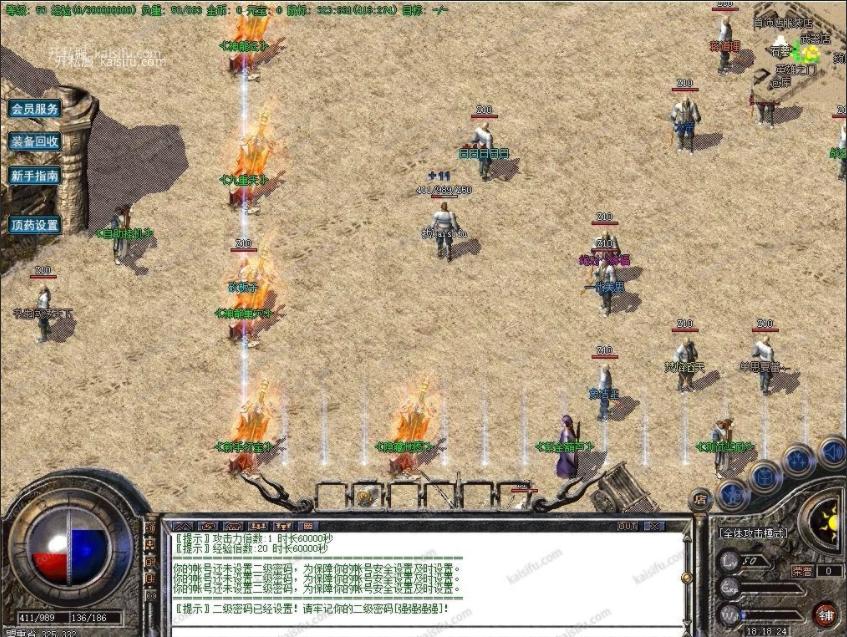Viewport: 847px width, 637px height.
Task: Click the 装备回收 equipment recycle button
Action: 35,141
